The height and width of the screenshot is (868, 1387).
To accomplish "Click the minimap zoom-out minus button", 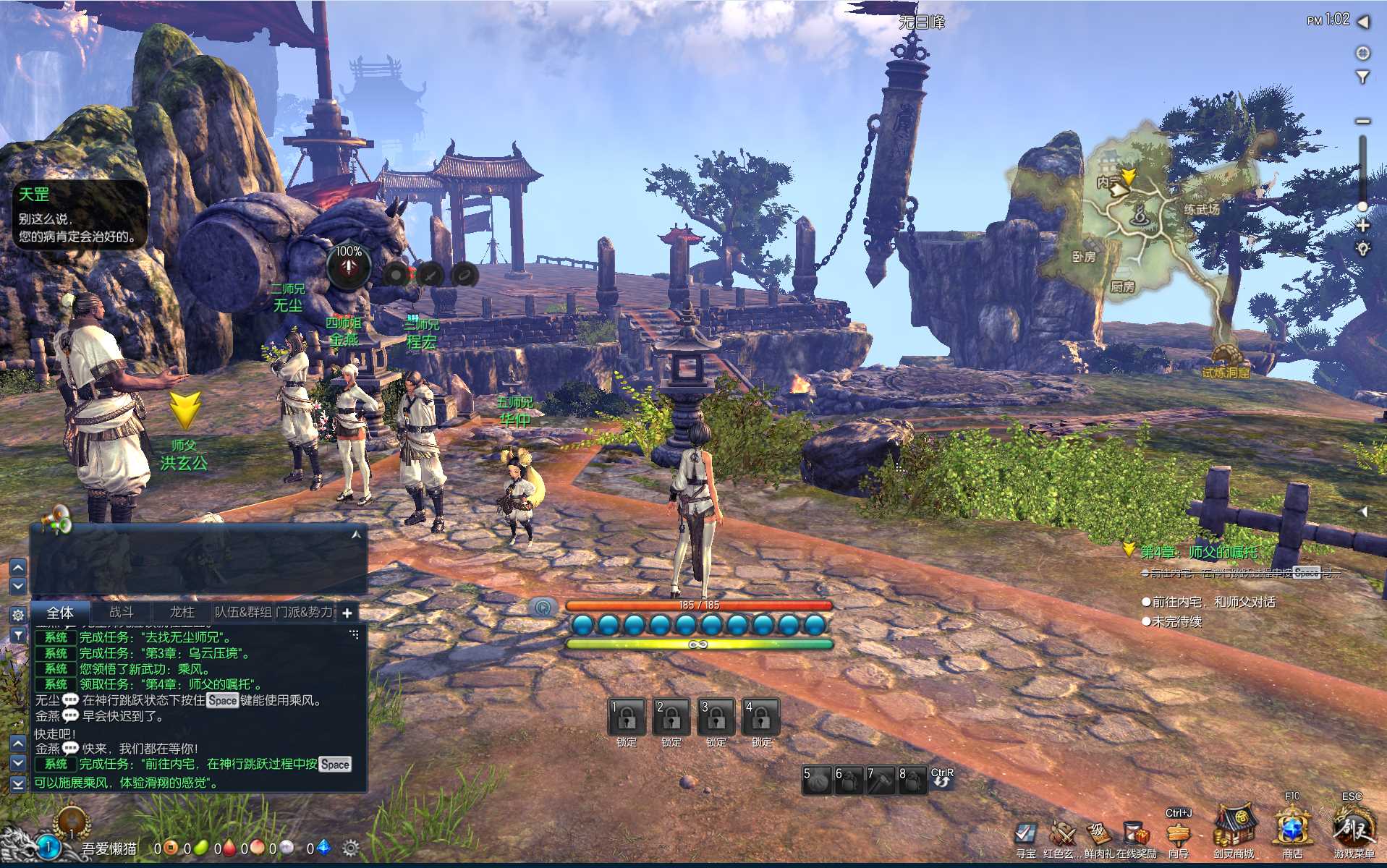I will click(x=1363, y=121).
